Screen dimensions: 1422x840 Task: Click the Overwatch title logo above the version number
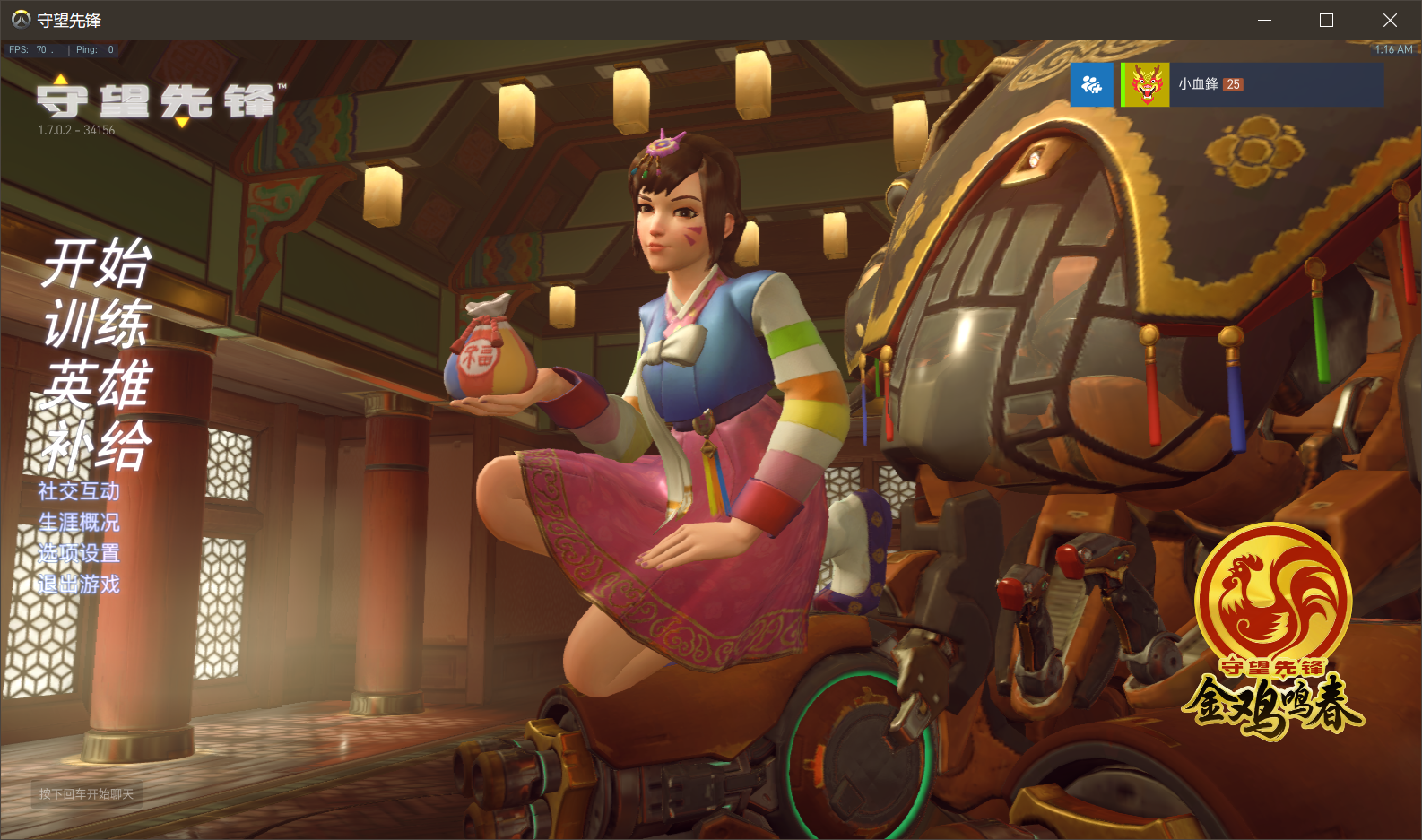pyautogui.click(x=154, y=101)
